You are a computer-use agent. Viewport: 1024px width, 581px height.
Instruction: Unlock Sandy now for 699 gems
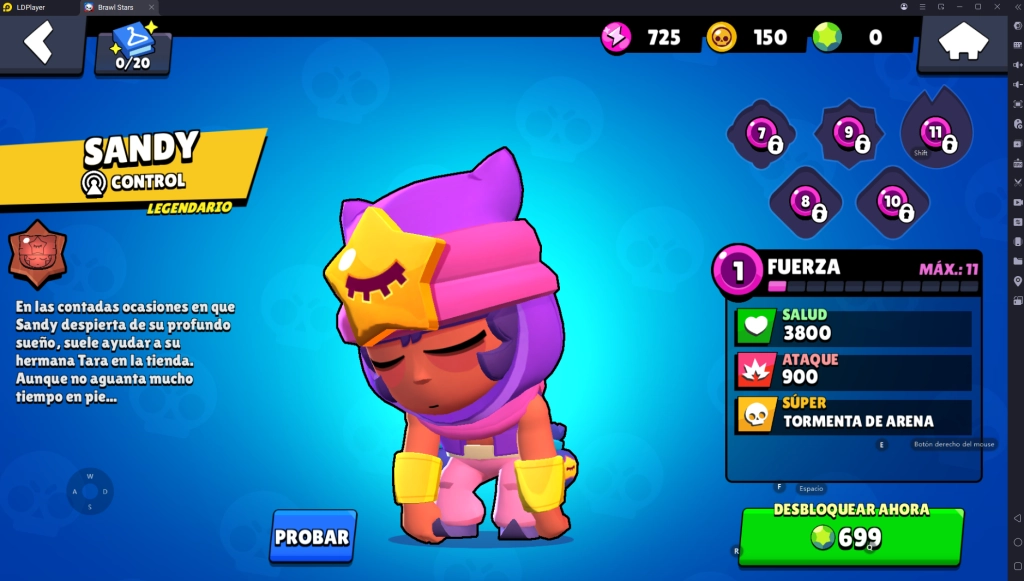851,536
